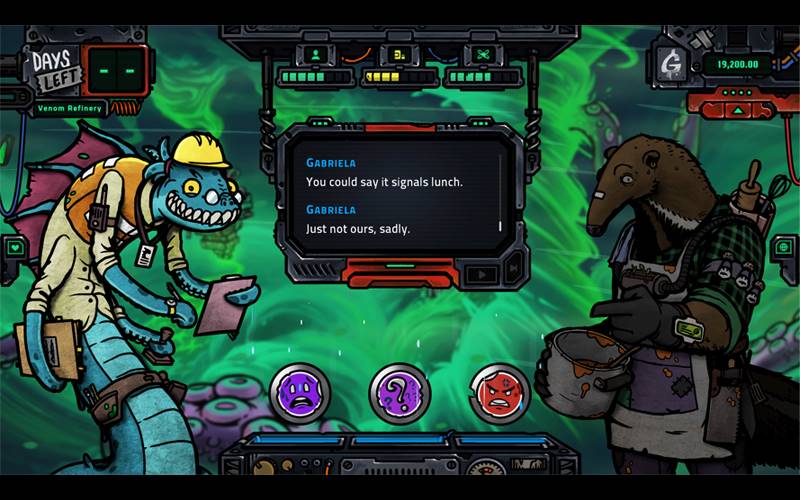Click the dialogue play arrow button
Image resolution: width=800 pixels, height=500 pixels.
pos(485,272)
